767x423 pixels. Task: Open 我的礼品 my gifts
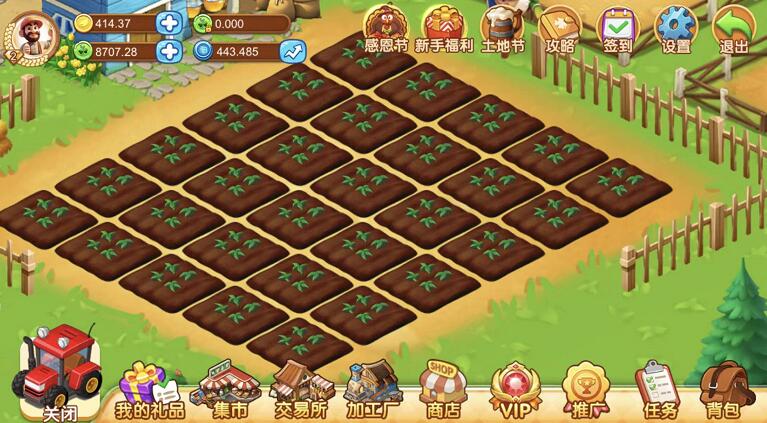(148, 390)
